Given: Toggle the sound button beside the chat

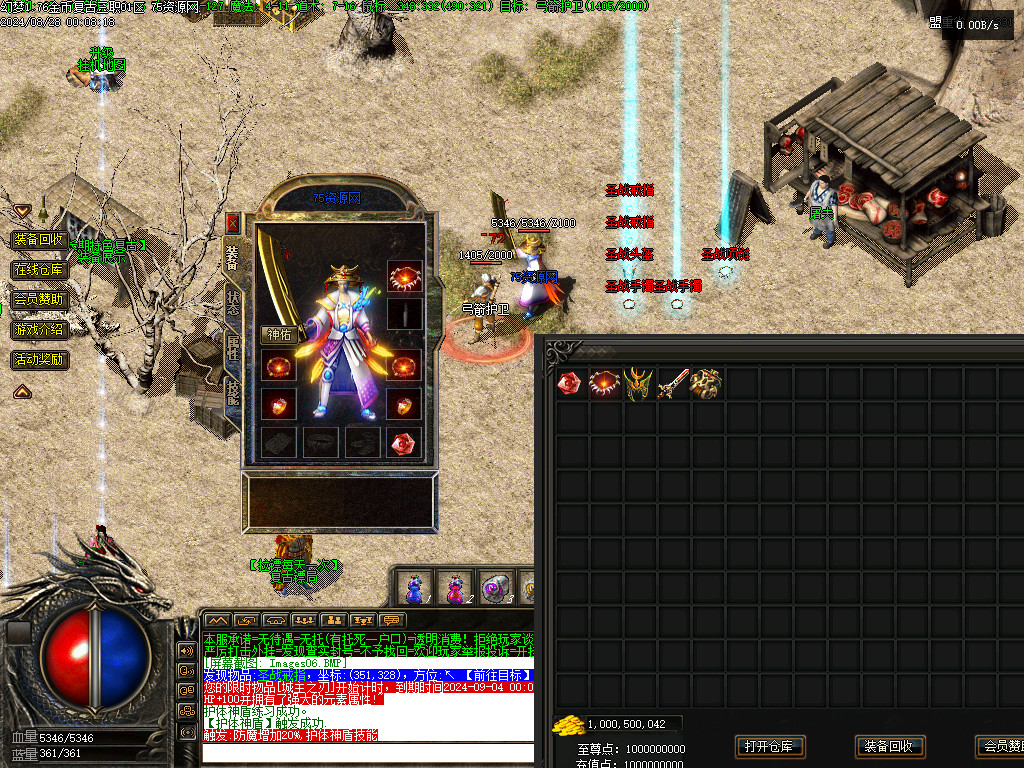Looking at the screenshot, I should (187, 650).
